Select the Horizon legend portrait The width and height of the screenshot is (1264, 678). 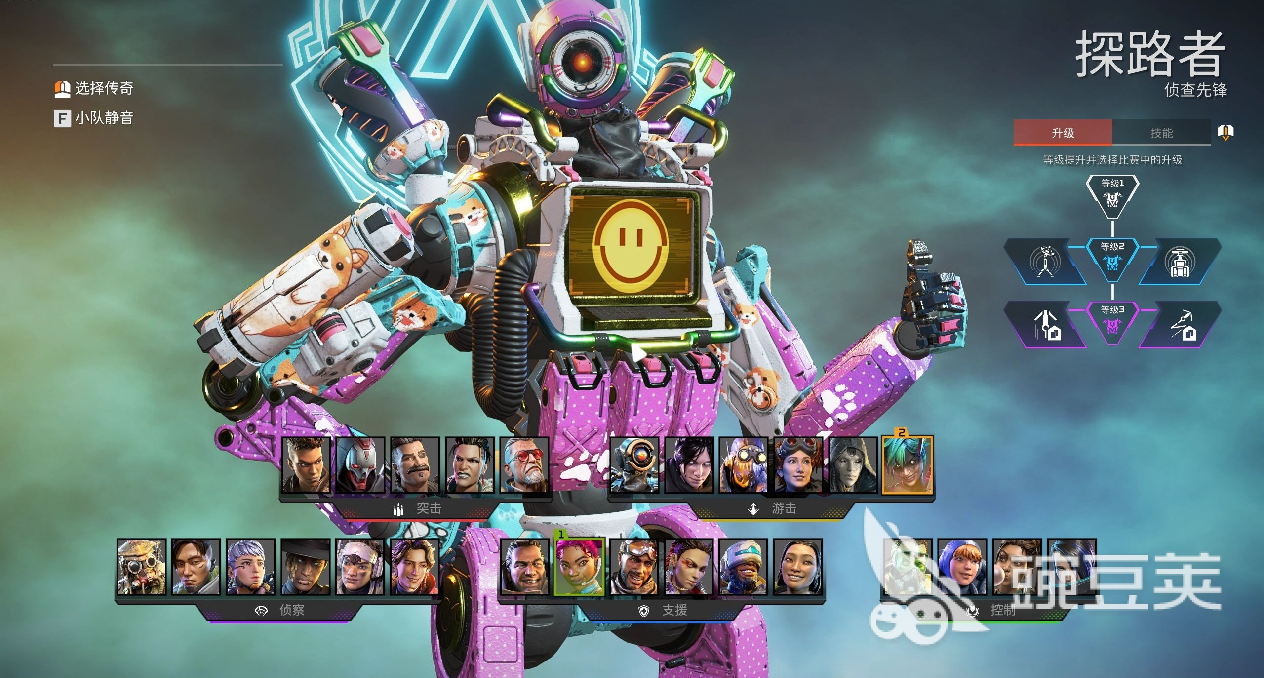(x=798, y=465)
